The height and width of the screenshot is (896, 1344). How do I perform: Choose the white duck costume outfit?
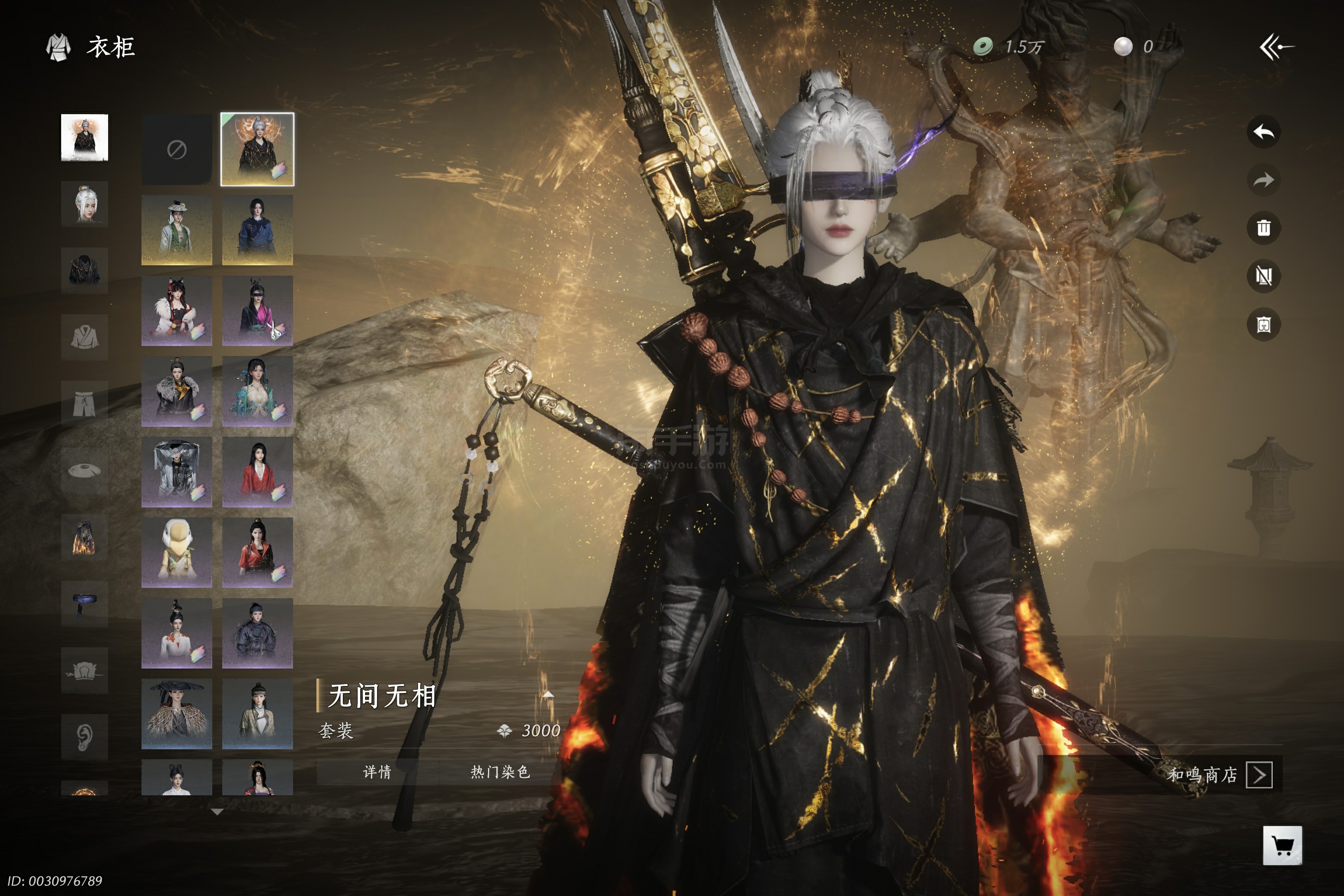177,553
